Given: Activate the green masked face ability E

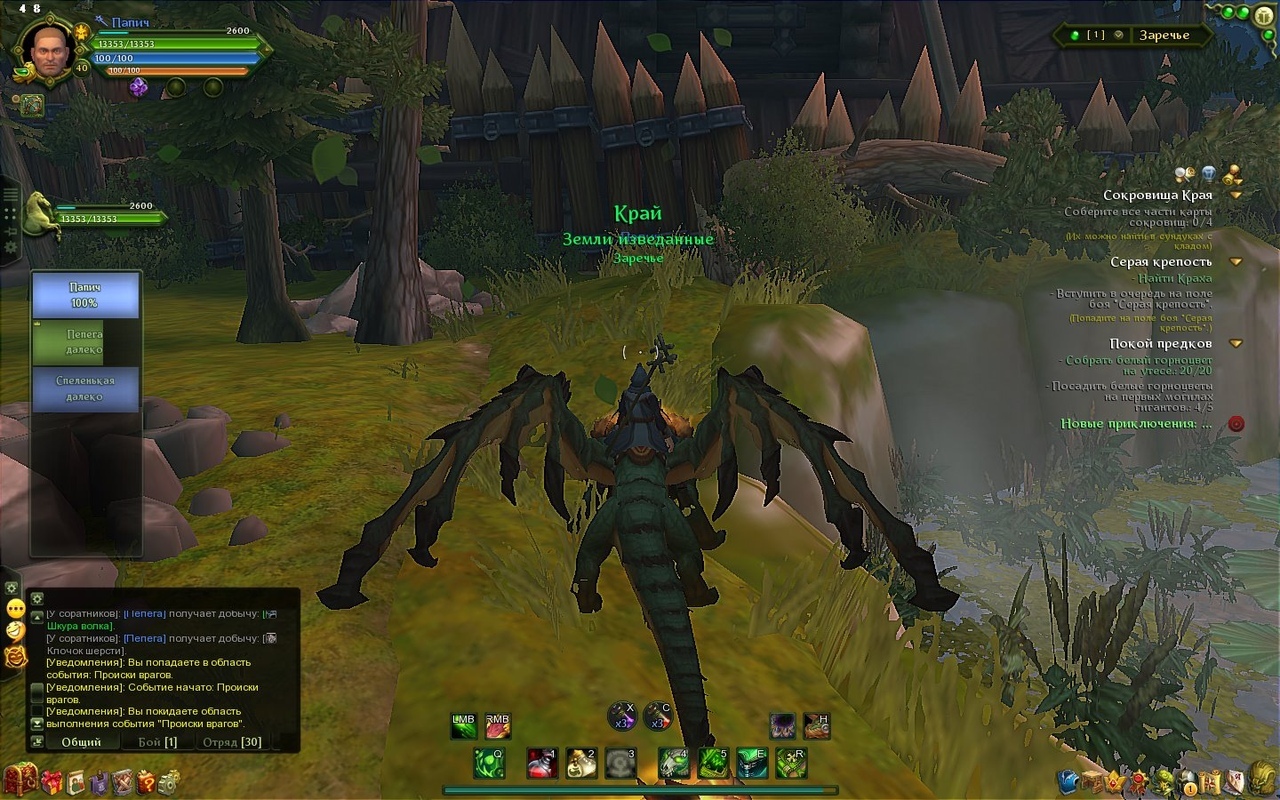Looking at the screenshot, I should 752,763.
